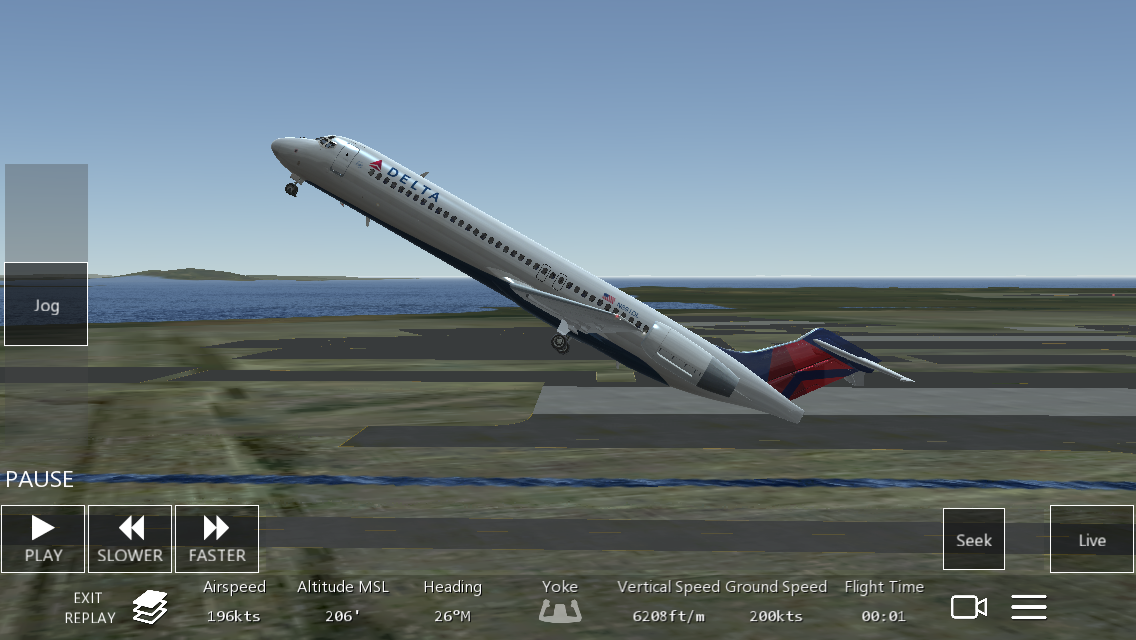The width and height of the screenshot is (1136, 640).
Task: Slow down replay with SLOWER button
Action: [130, 539]
